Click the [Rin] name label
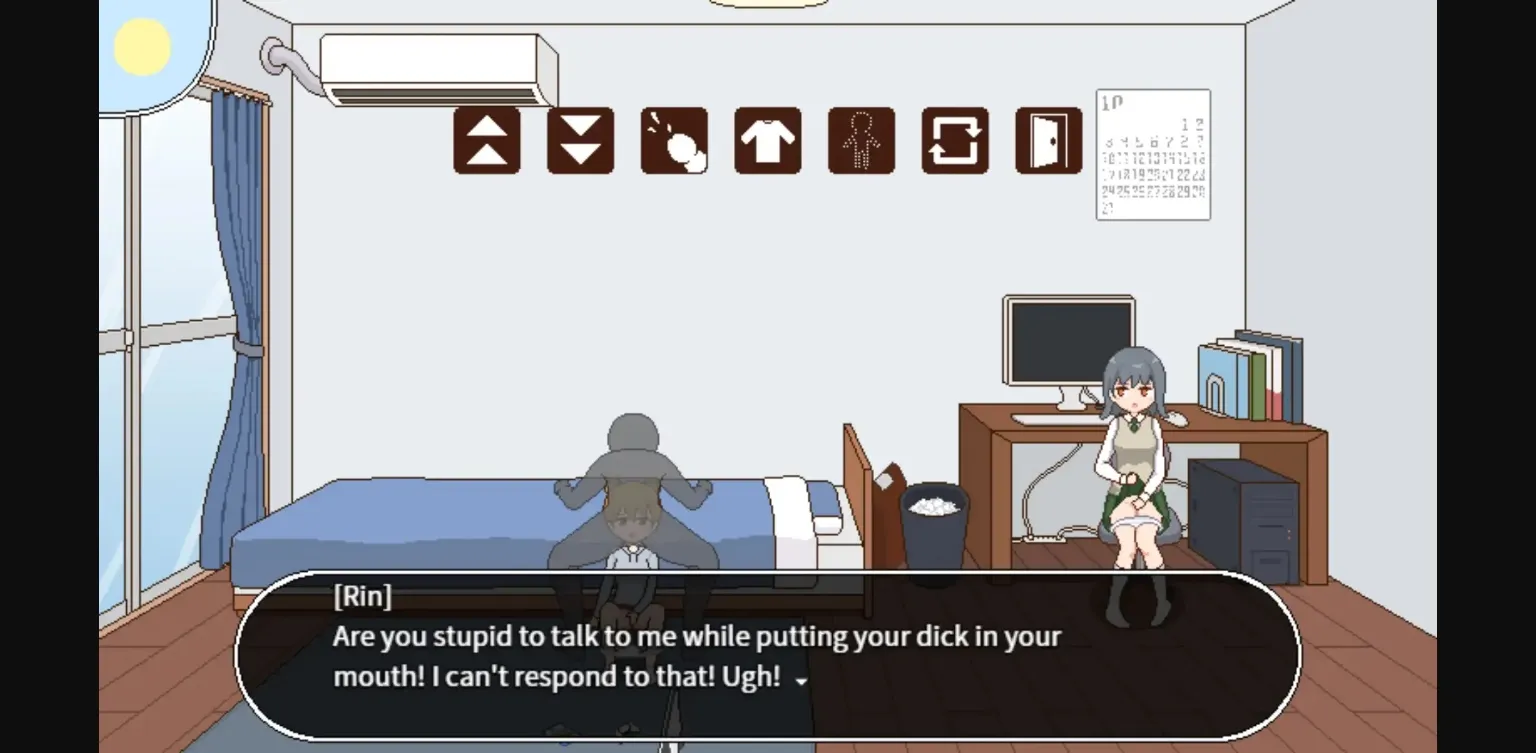The height and width of the screenshot is (753, 1536). click(363, 596)
